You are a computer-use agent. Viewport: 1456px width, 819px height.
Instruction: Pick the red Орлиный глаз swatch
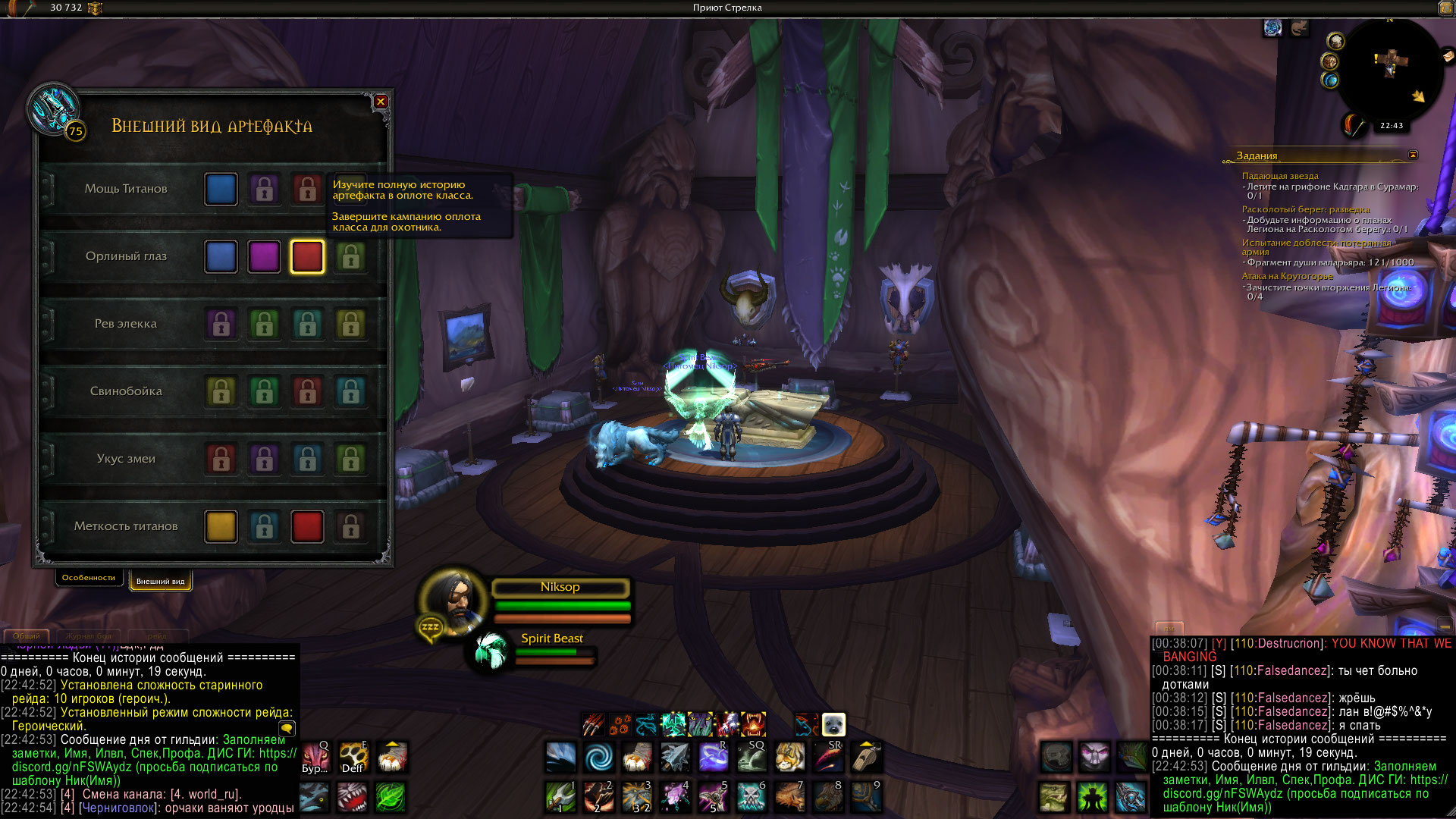(307, 257)
